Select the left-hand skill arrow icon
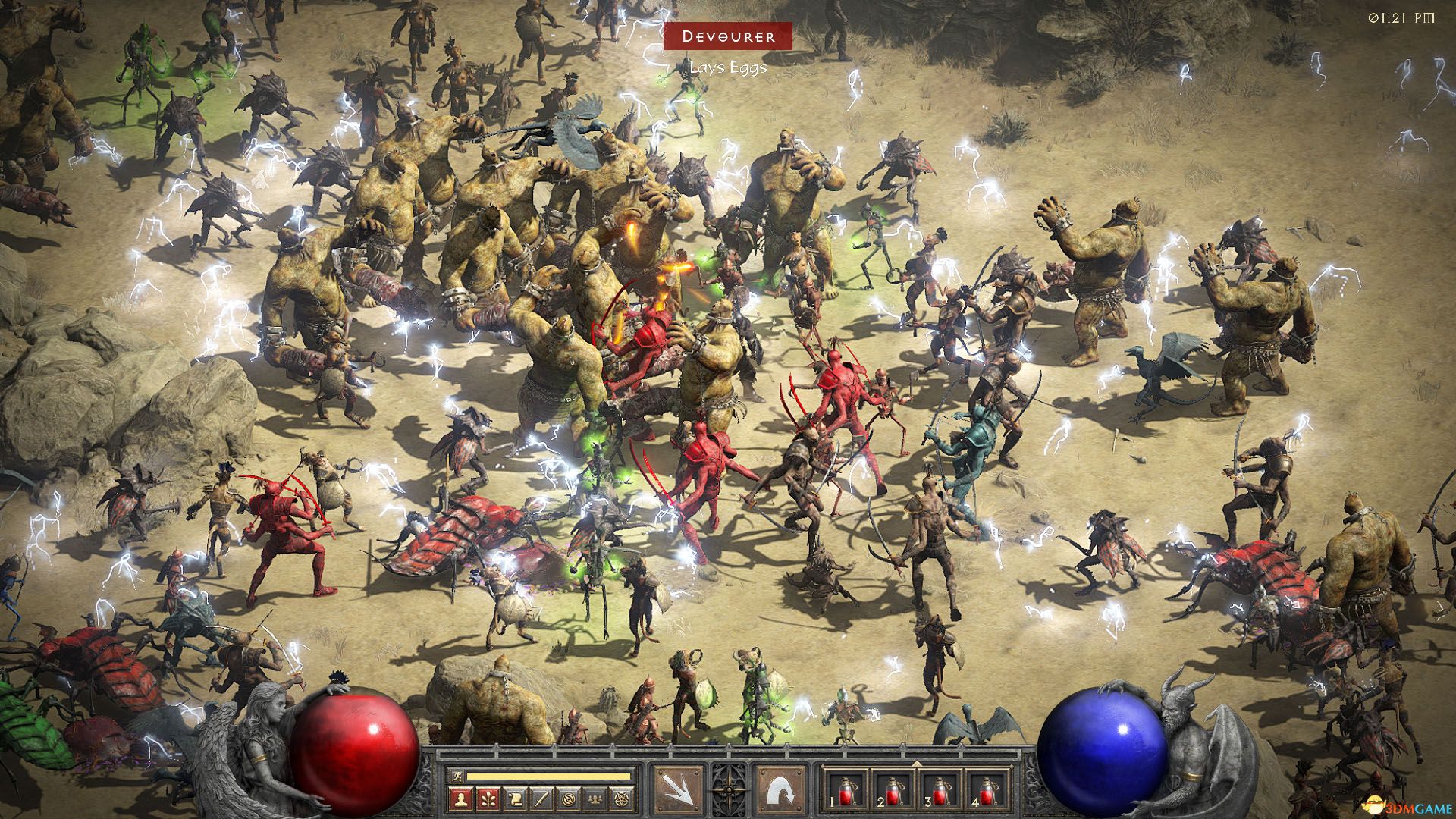 [679, 789]
